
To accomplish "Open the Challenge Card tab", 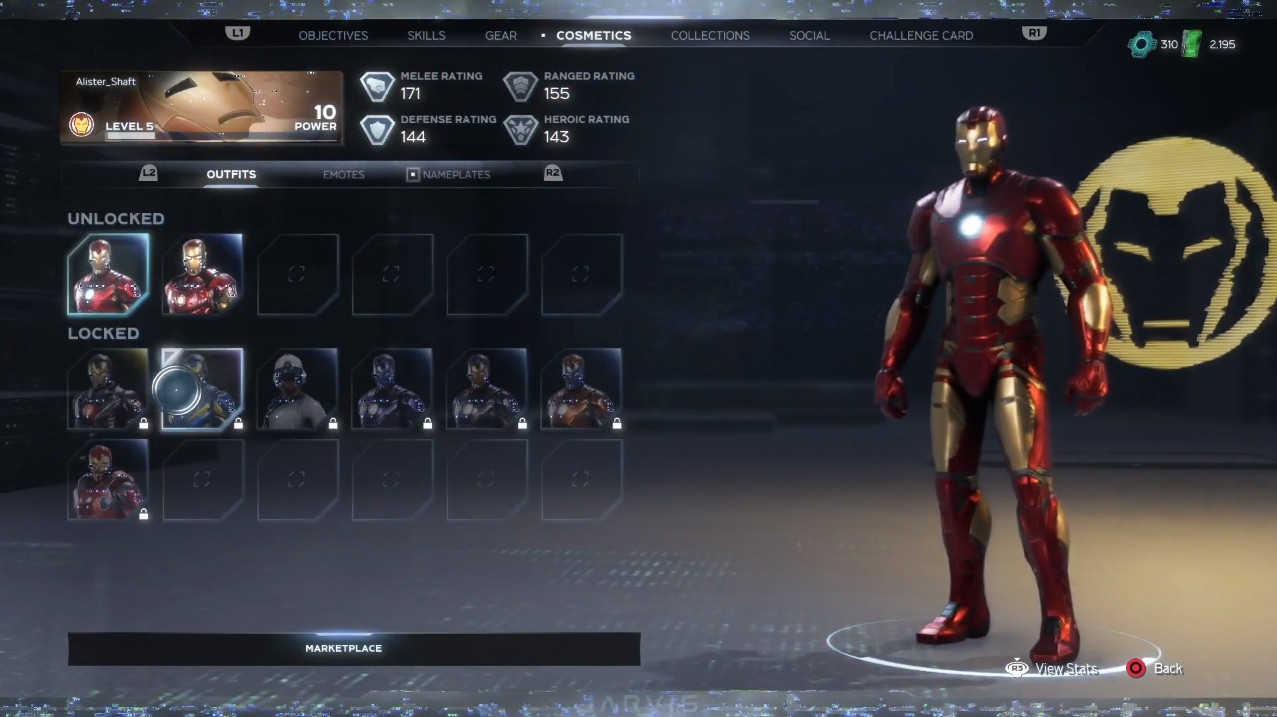I will coord(921,36).
